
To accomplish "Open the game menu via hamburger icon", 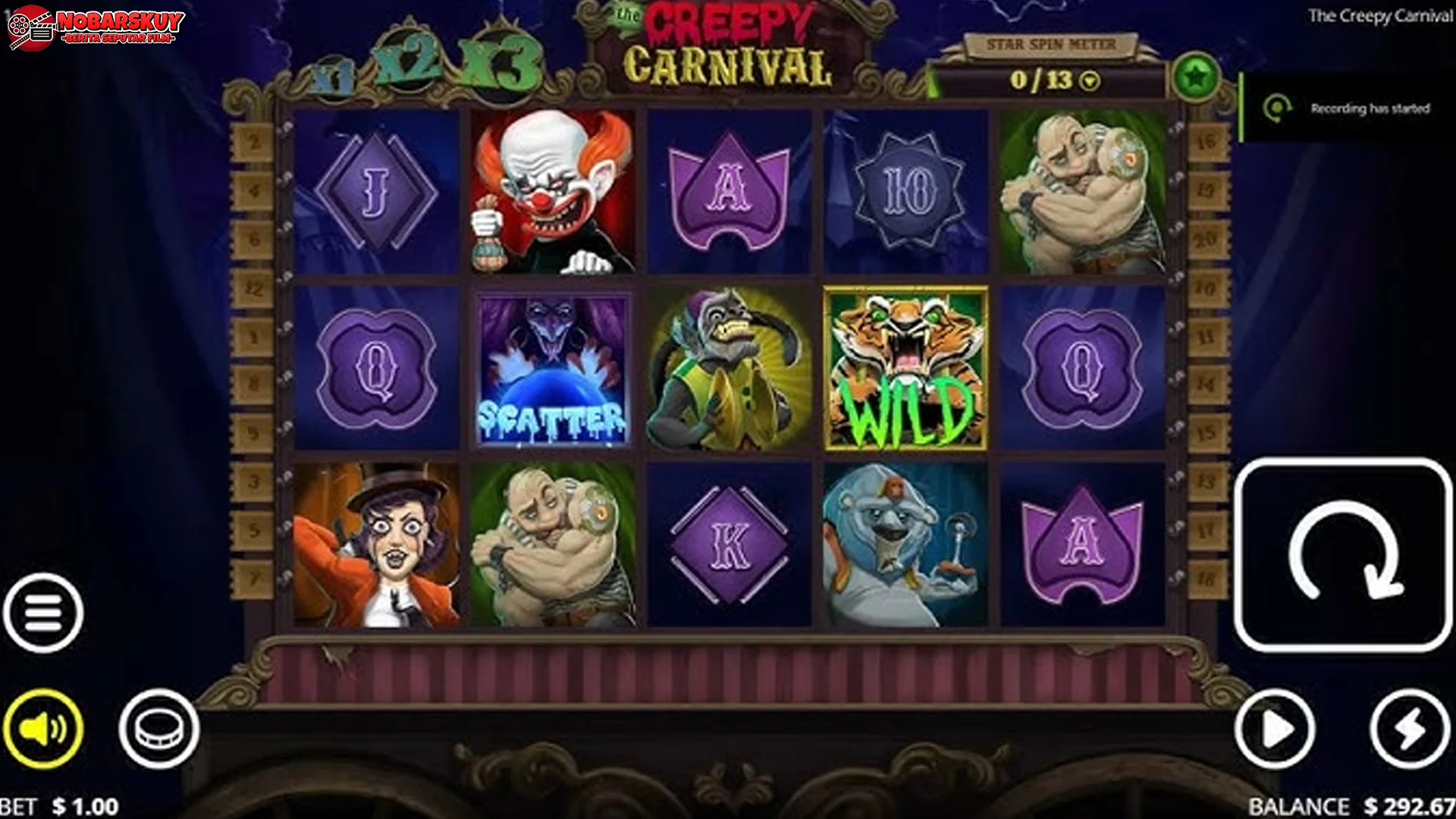I will [x=43, y=613].
